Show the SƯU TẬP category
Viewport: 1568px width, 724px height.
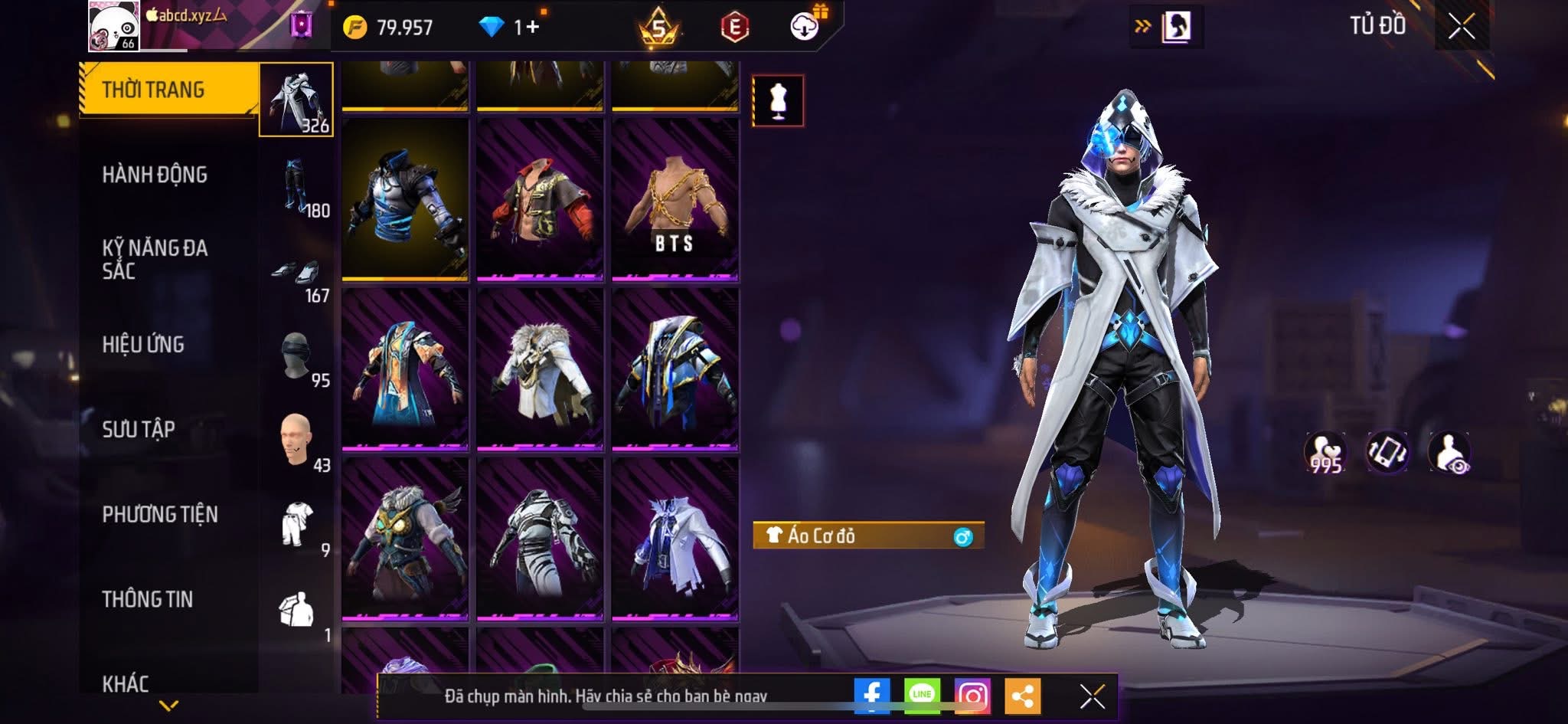[x=139, y=429]
